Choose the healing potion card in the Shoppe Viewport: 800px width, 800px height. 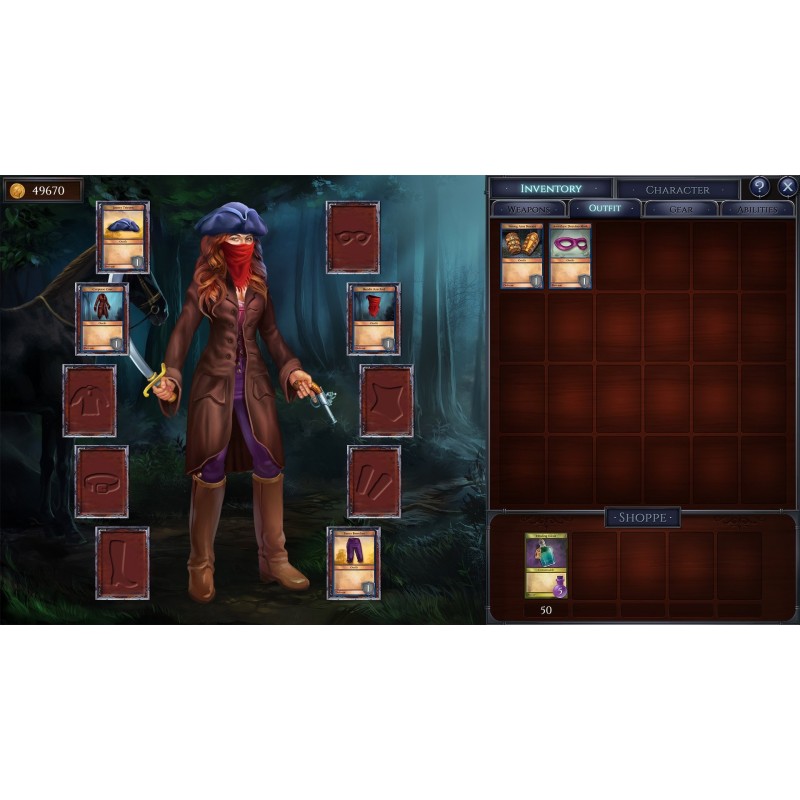546,566
